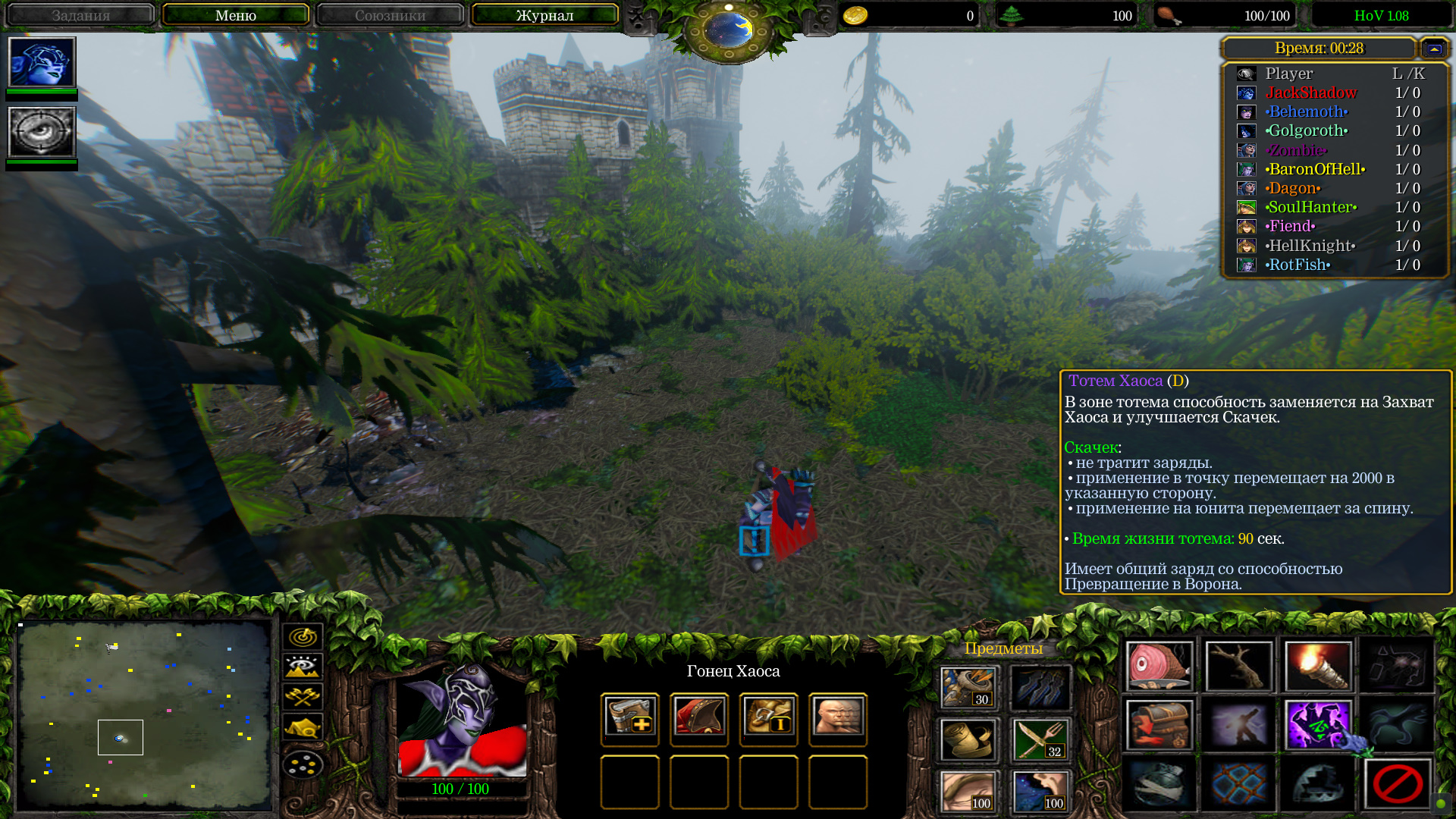Viewport: 1456px width, 819px height.
Task: Open the Журнал log
Action: click(x=544, y=15)
